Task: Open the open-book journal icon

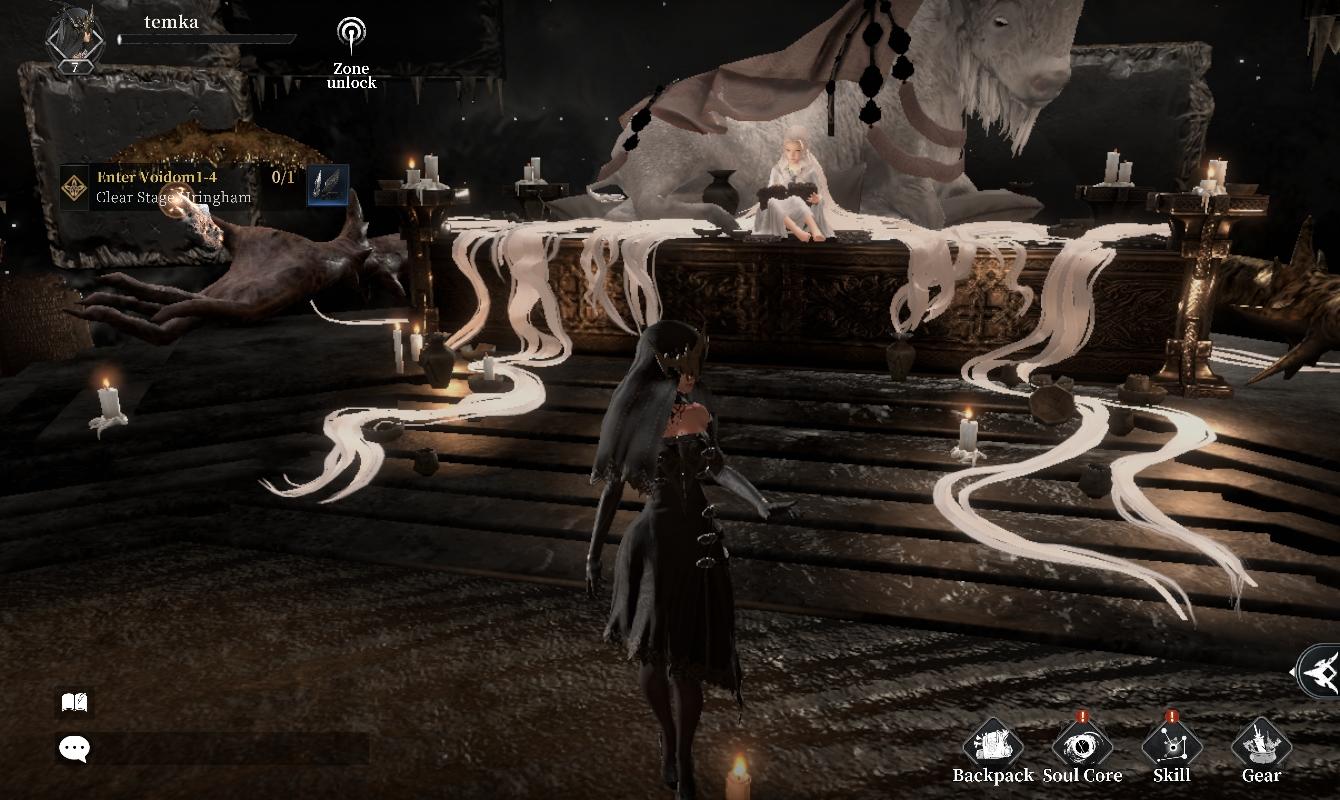Action: tap(75, 703)
